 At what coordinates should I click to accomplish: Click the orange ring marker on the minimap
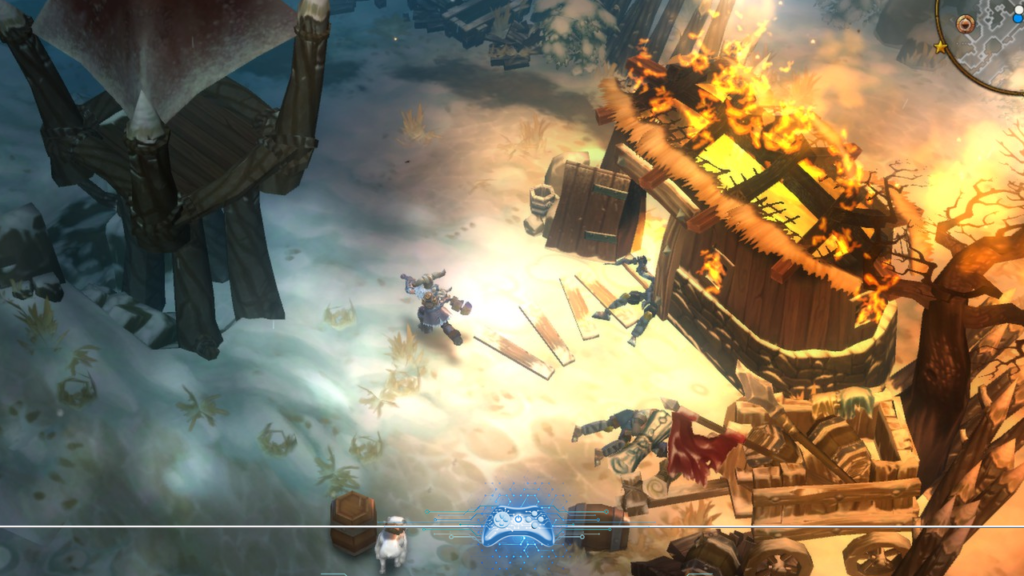(965, 23)
